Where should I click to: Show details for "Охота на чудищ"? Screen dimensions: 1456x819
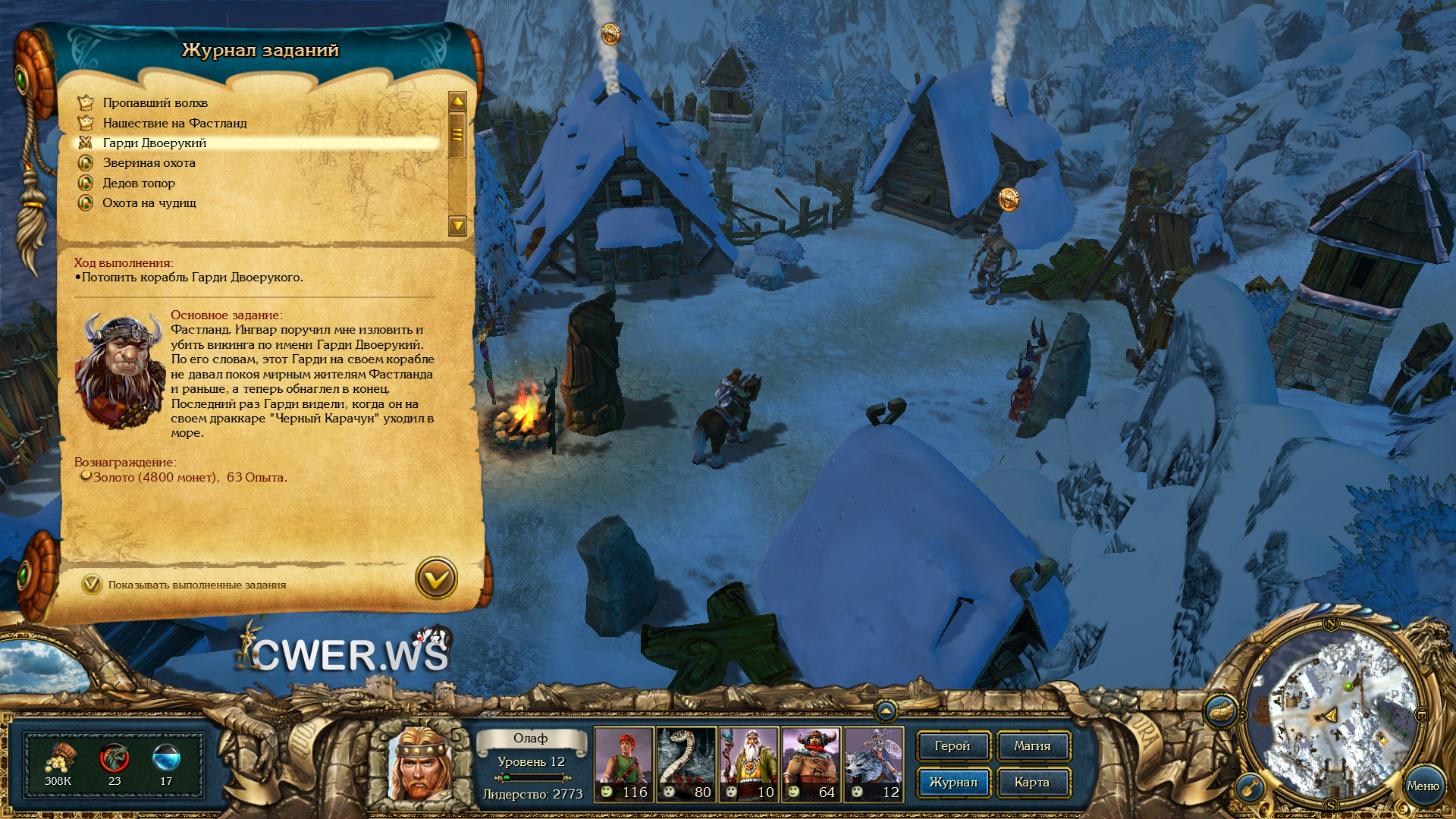149,203
